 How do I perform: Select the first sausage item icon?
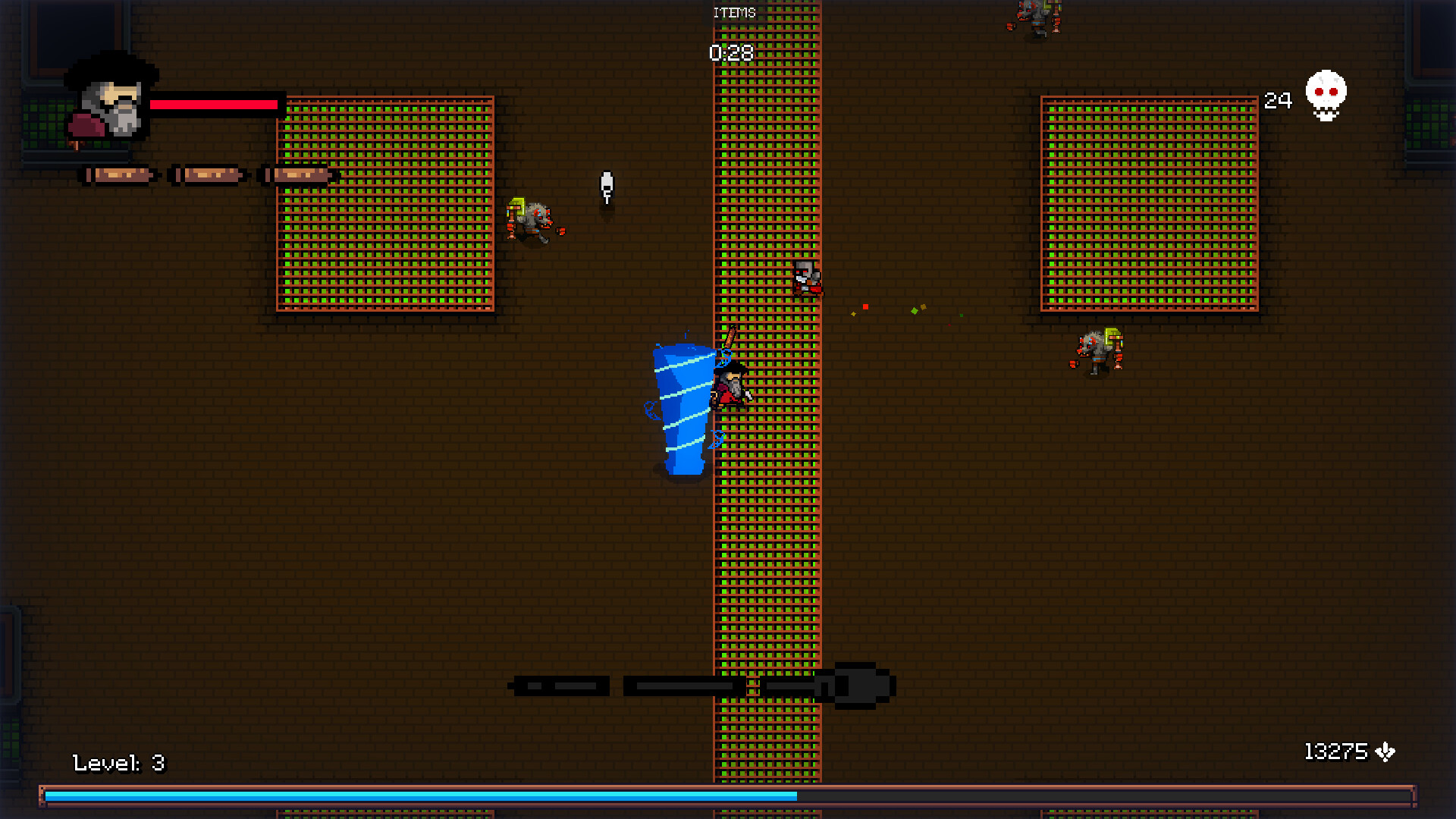(x=118, y=174)
